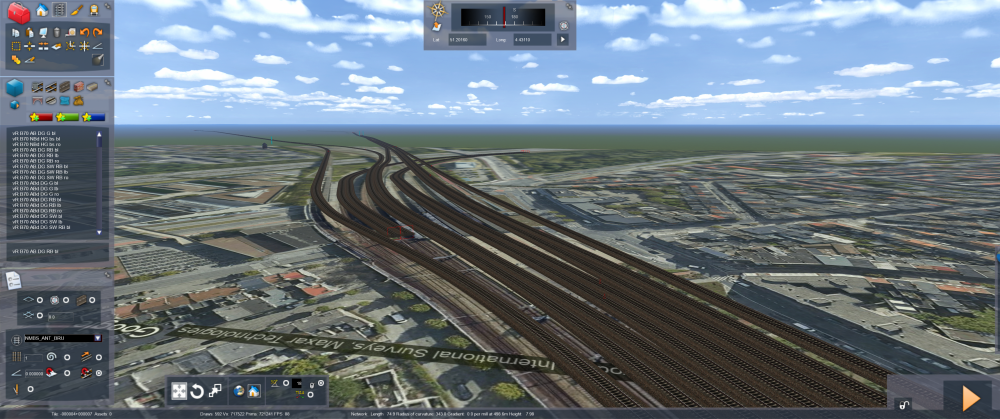Open the train tools tab
The height and width of the screenshot is (419, 1000).
(x=92, y=10)
